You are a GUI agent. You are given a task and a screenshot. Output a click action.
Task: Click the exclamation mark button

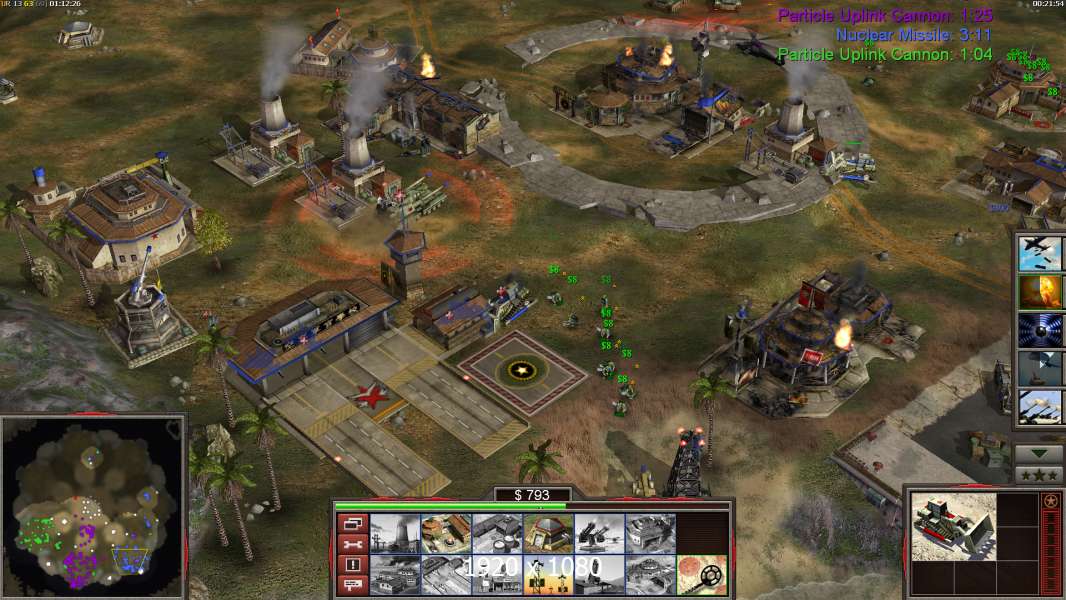tap(352, 565)
